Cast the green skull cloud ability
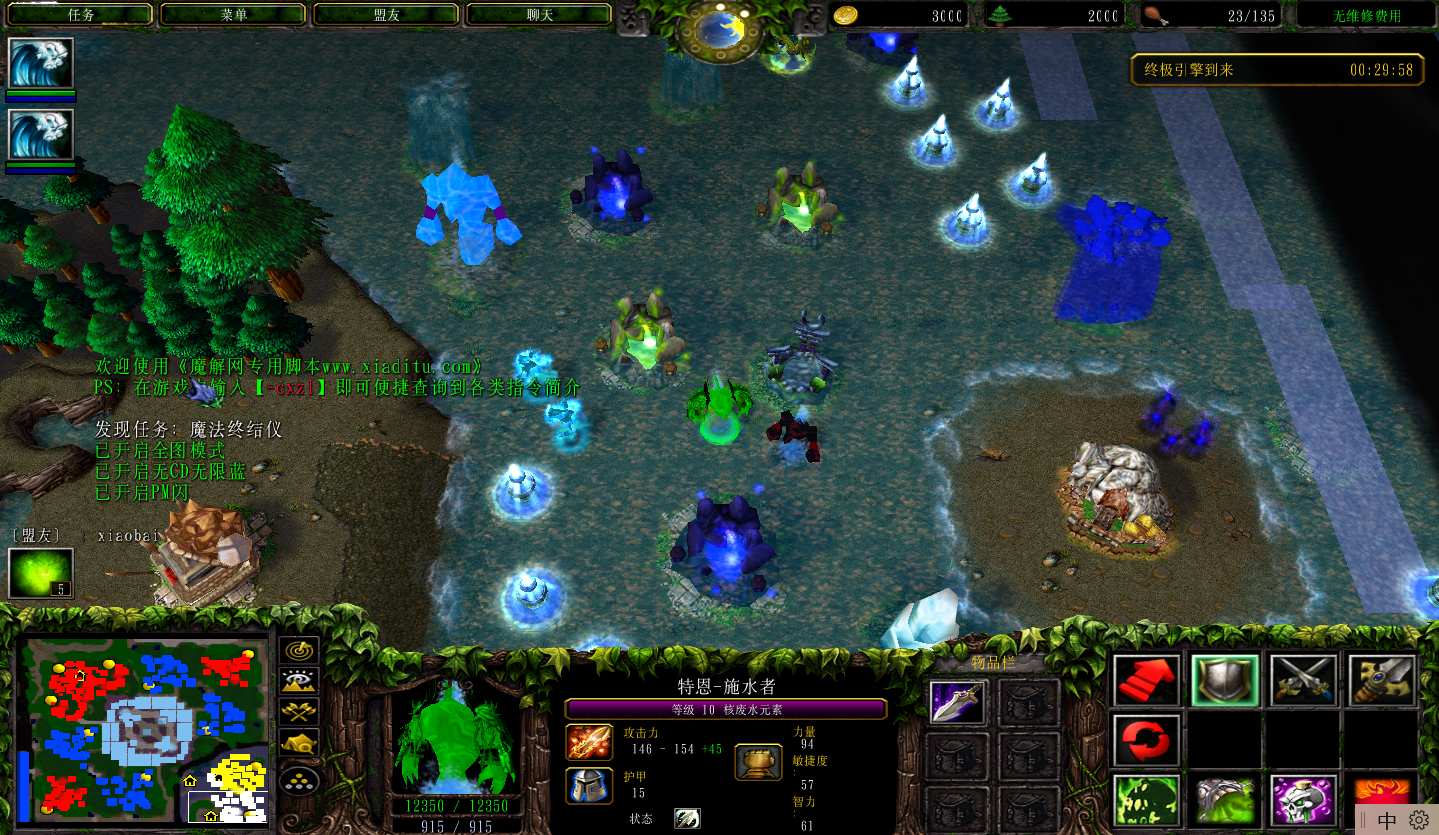 (1147, 800)
